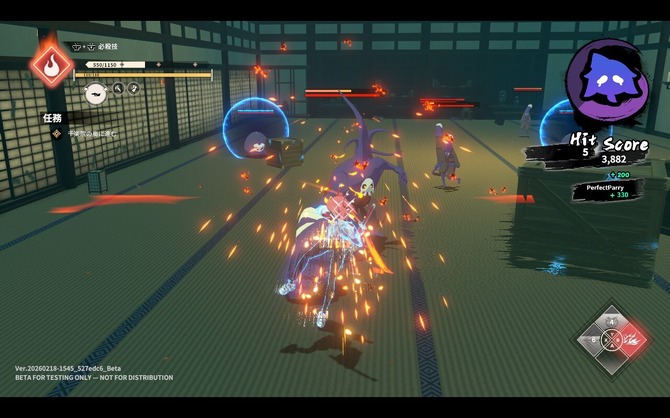Image resolution: width=670 pixels, height=418 pixels.
Task: Select the mission objective diamond marker
Action: (57, 133)
